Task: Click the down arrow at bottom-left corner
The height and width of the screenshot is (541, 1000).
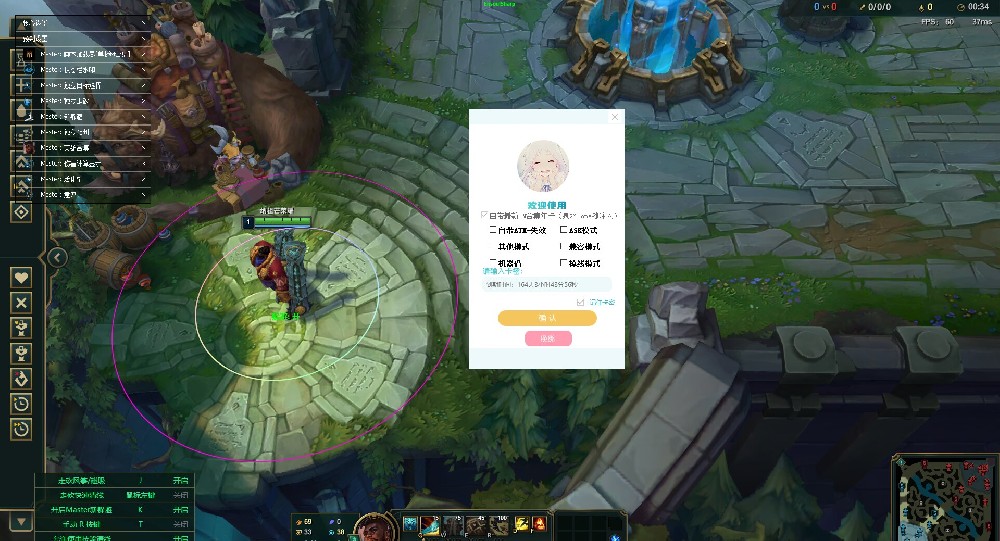Action: (x=20, y=521)
